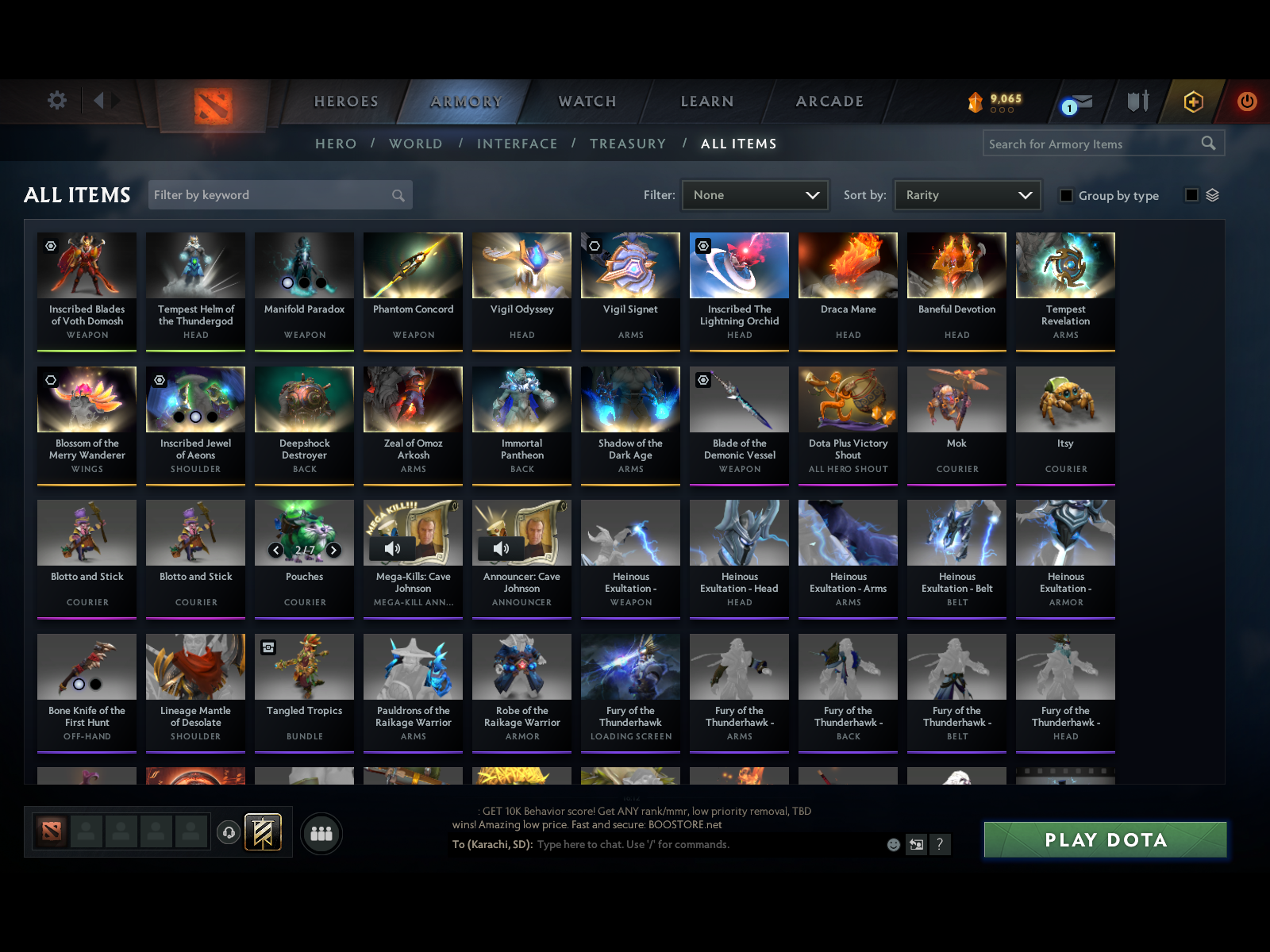Open the Dota Plus hexagon icon
This screenshot has width=1270, height=952.
[x=1193, y=102]
